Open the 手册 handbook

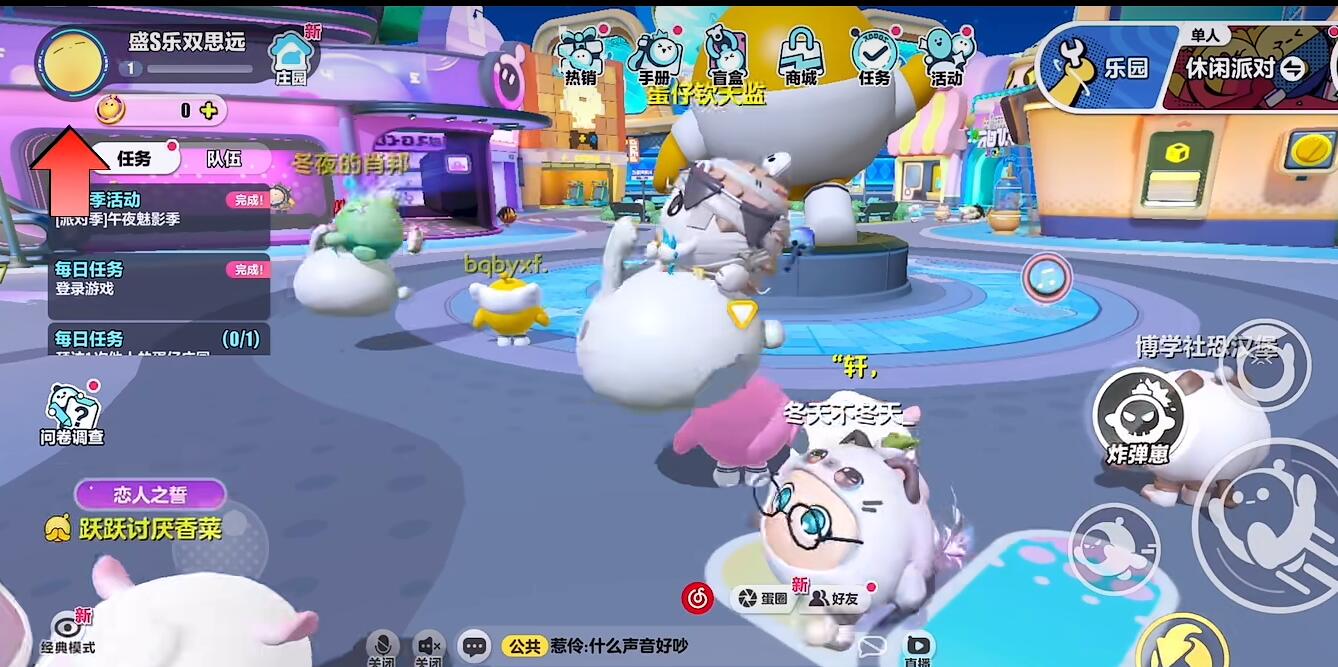point(655,56)
